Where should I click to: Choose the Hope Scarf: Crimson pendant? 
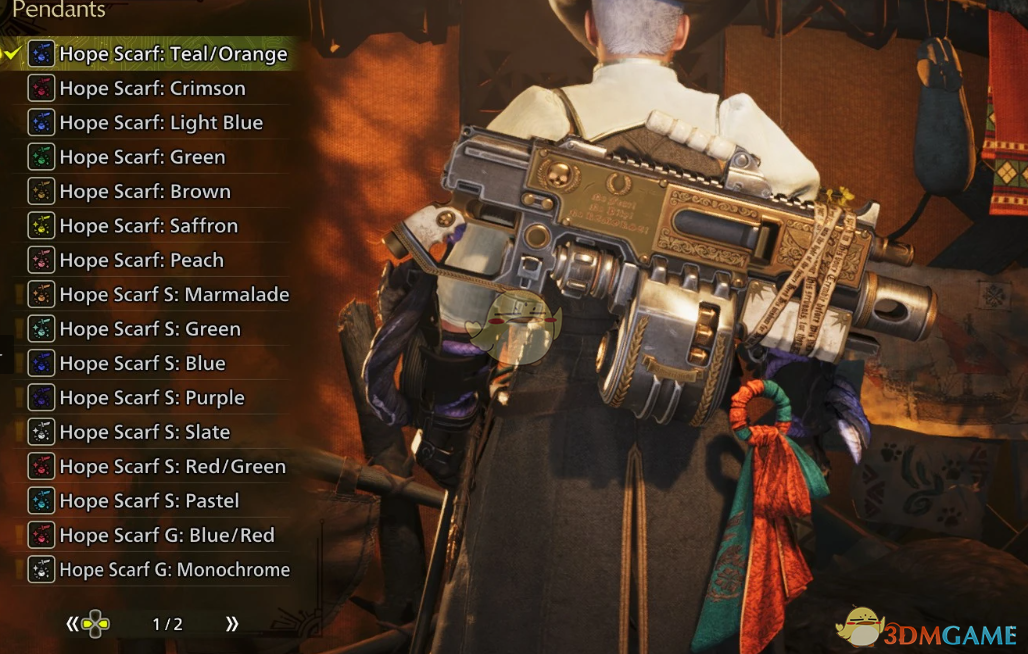click(x=152, y=88)
